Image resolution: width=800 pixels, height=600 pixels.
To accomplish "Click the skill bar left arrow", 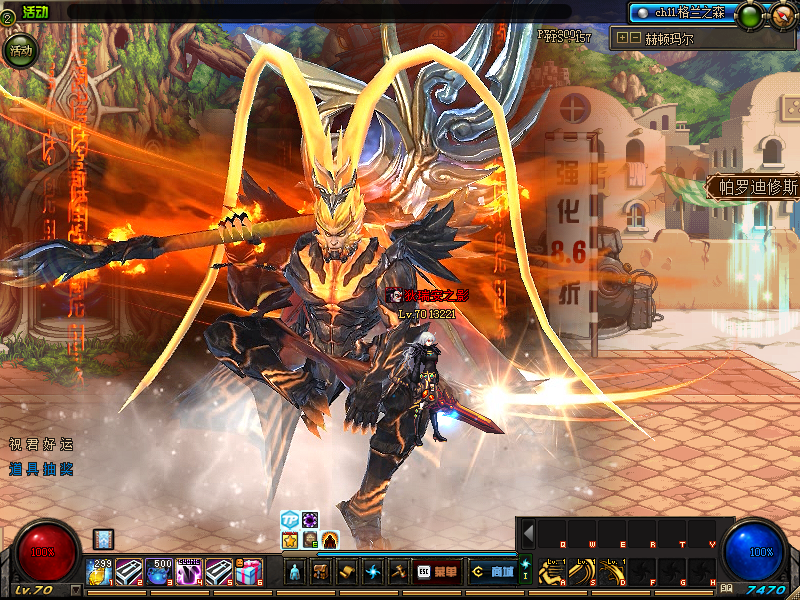I will pos(528,533).
